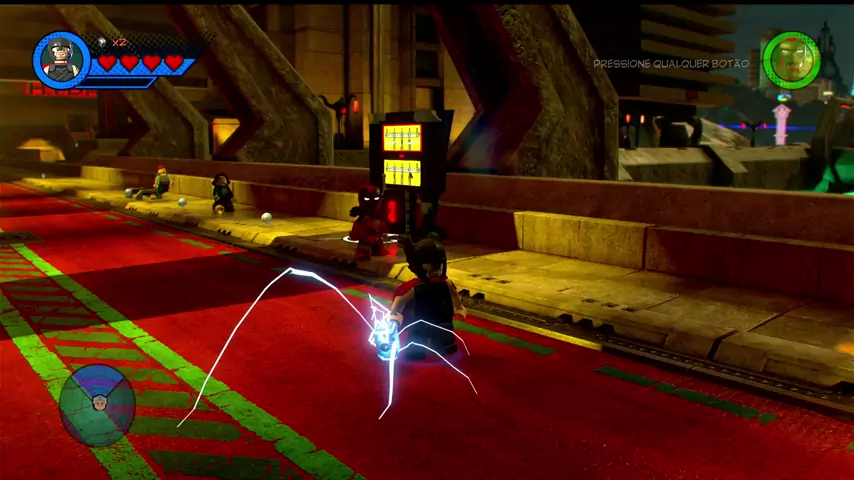Open the circular minimap

[x=97, y=404]
